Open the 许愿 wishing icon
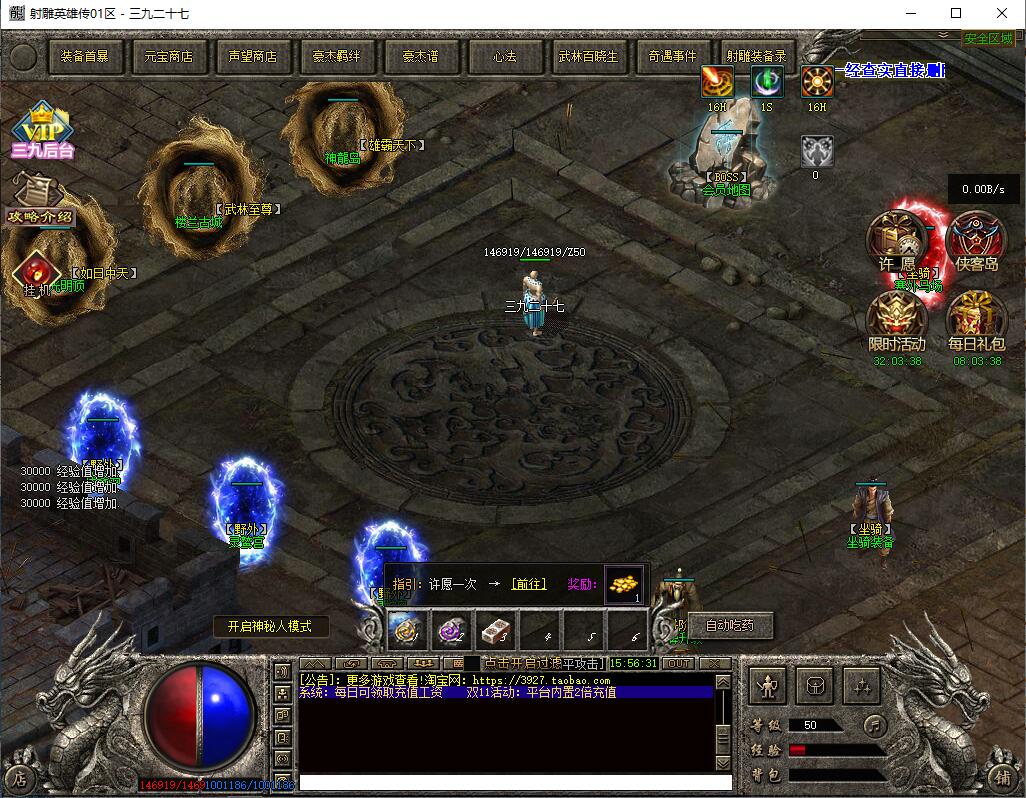This screenshot has height=798, width=1026. (896, 242)
